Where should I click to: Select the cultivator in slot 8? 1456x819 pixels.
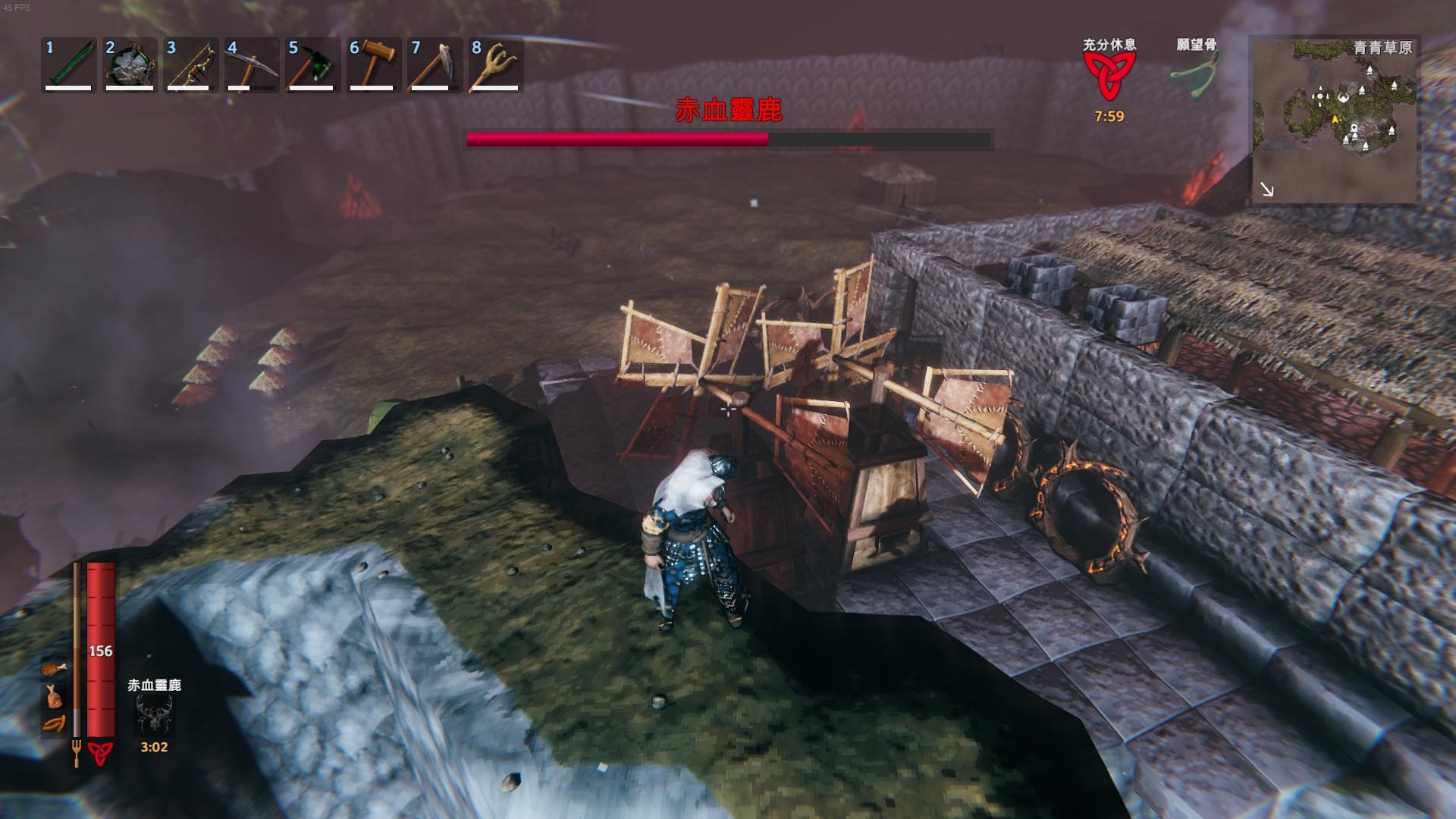point(495,65)
